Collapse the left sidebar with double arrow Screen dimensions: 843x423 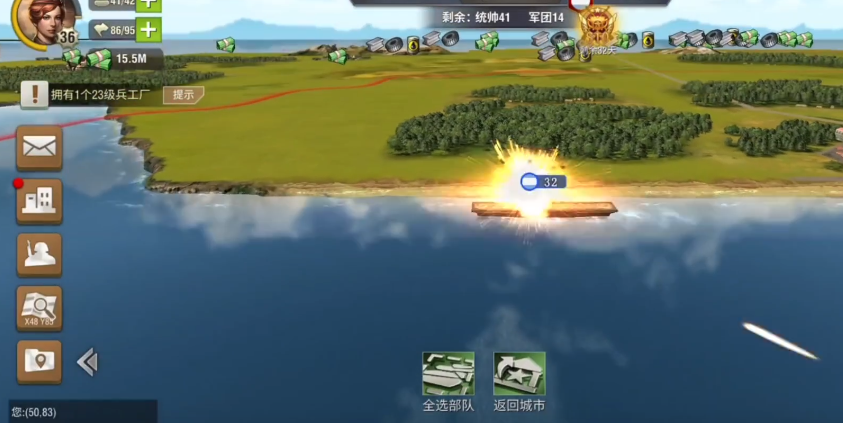point(87,362)
